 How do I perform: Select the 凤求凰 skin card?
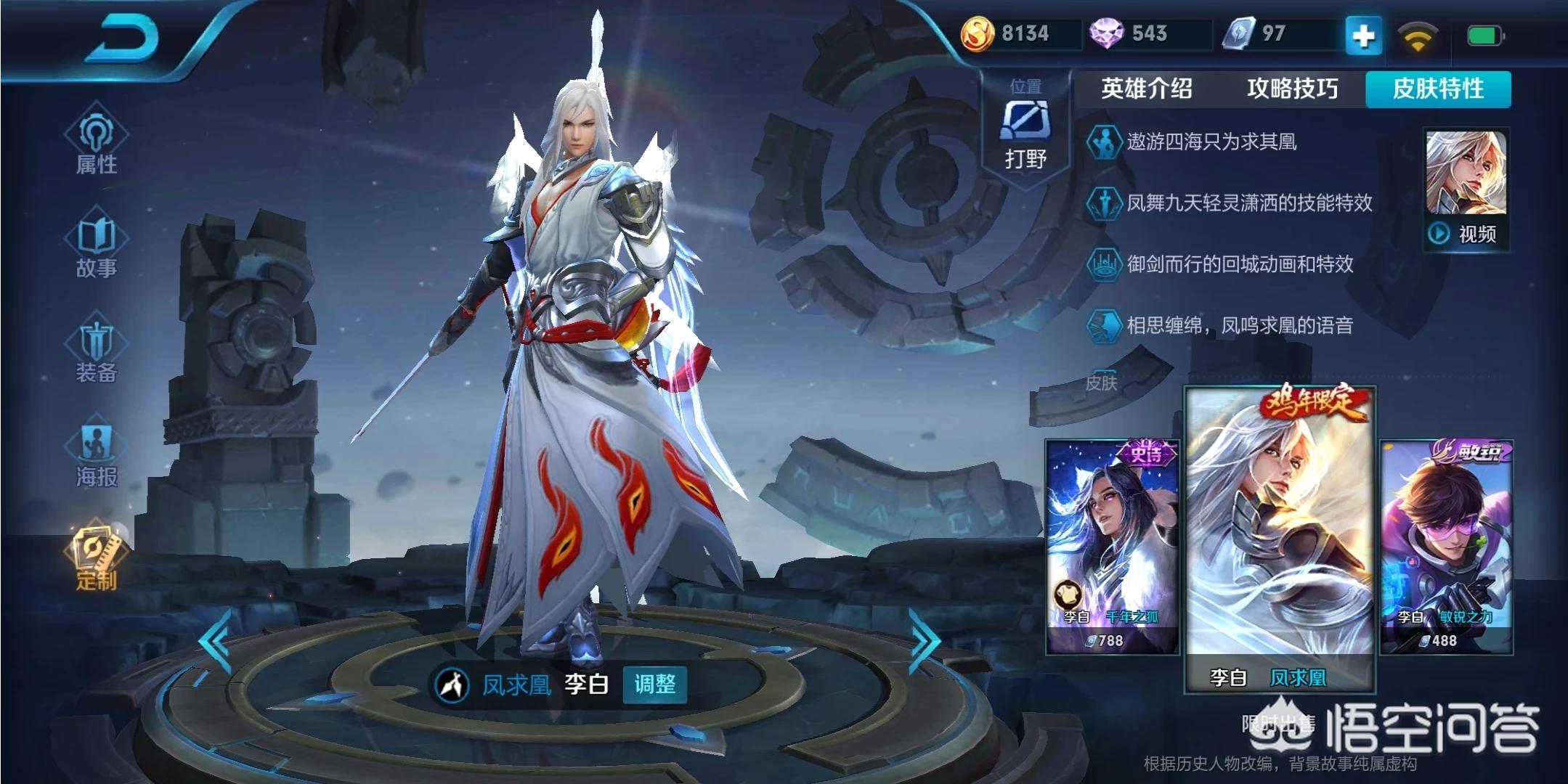point(1280,537)
